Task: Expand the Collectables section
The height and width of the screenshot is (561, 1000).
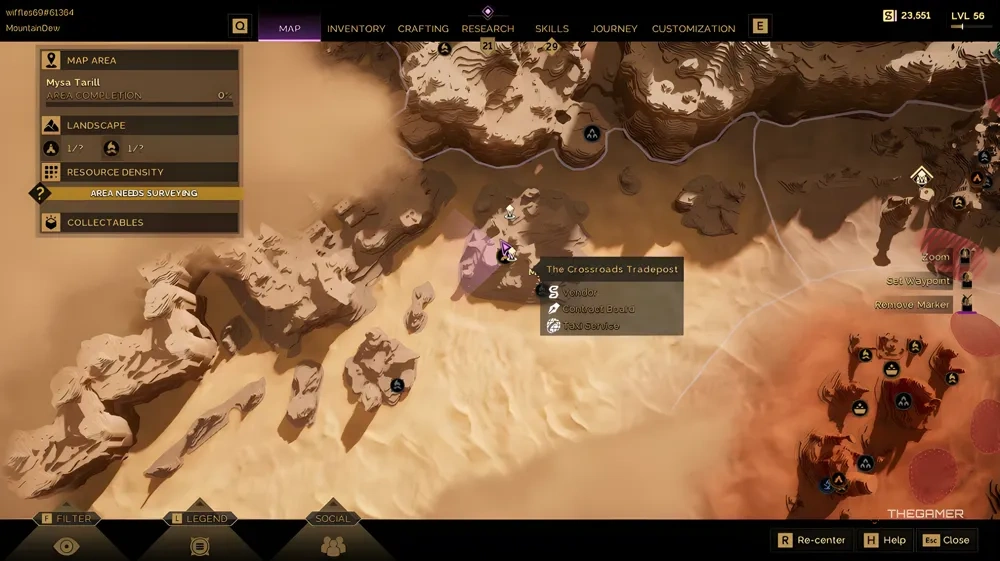Action: (140, 222)
